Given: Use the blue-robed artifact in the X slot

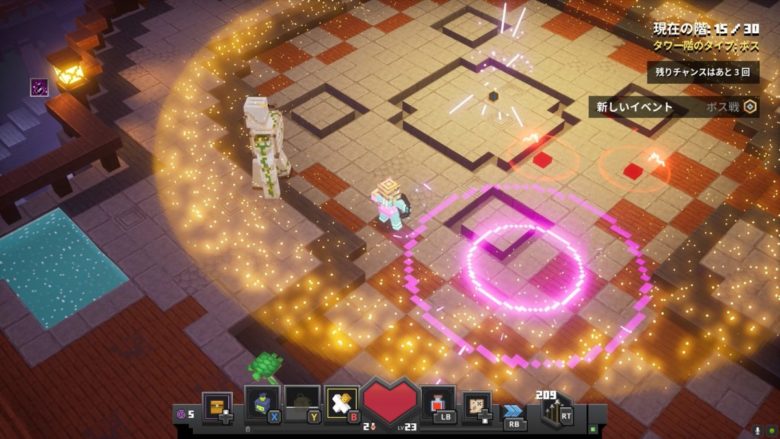Looking at the screenshot, I should coord(261,403).
